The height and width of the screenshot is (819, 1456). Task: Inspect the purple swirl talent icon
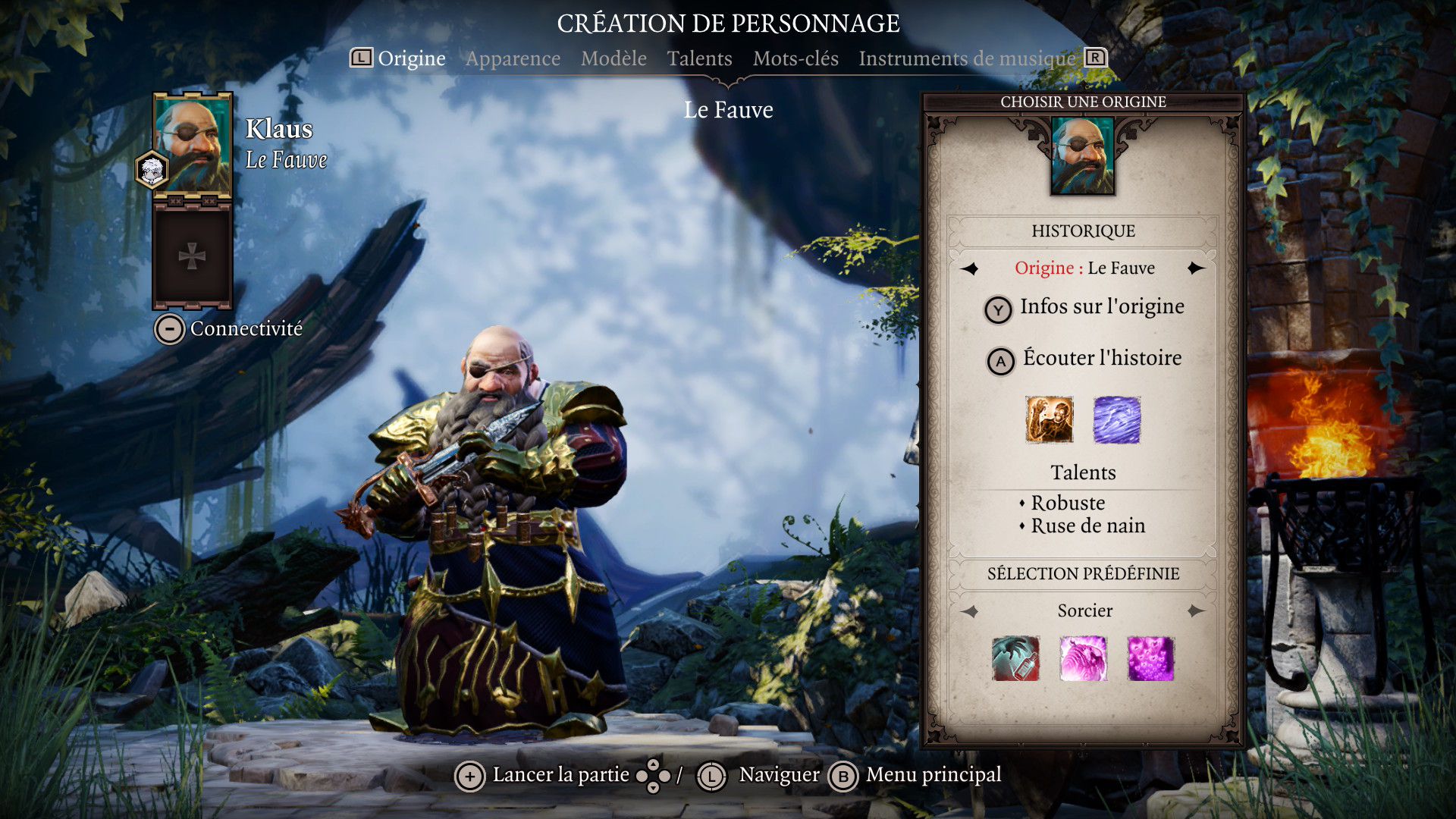(1116, 419)
